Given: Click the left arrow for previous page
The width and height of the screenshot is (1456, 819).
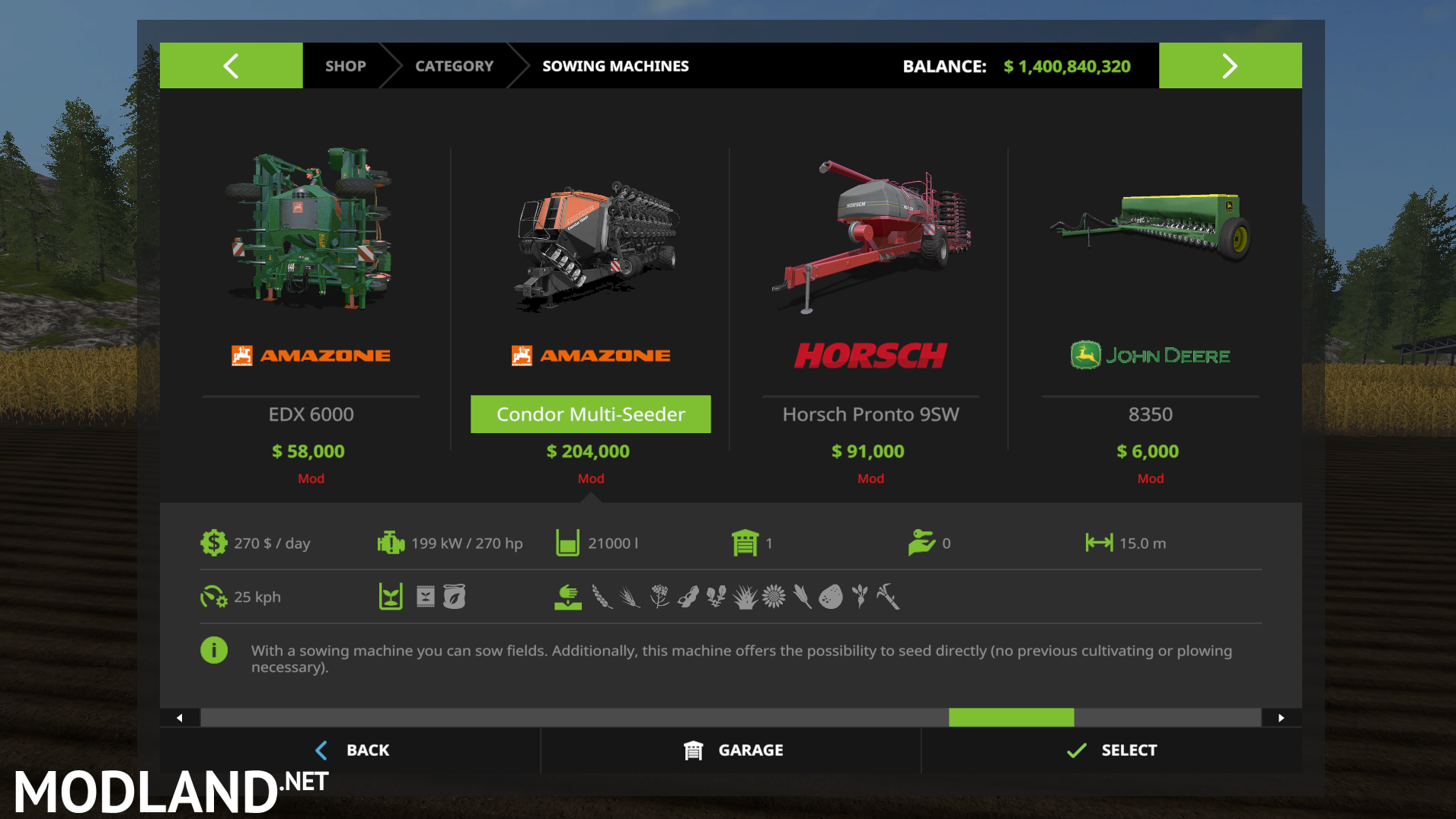Looking at the screenshot, I should (231, 65).
